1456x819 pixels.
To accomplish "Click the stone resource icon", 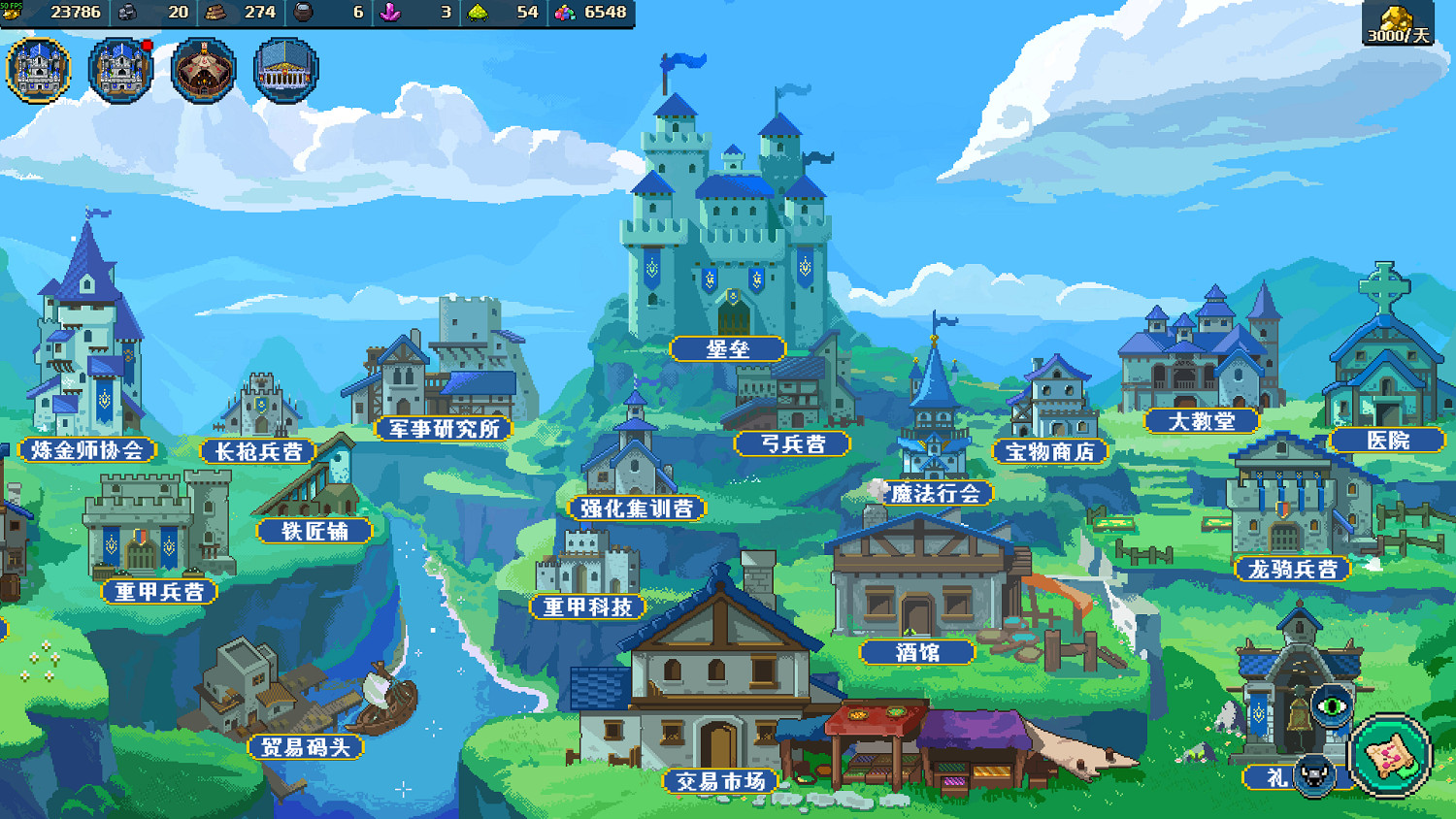I will [126, 14].
